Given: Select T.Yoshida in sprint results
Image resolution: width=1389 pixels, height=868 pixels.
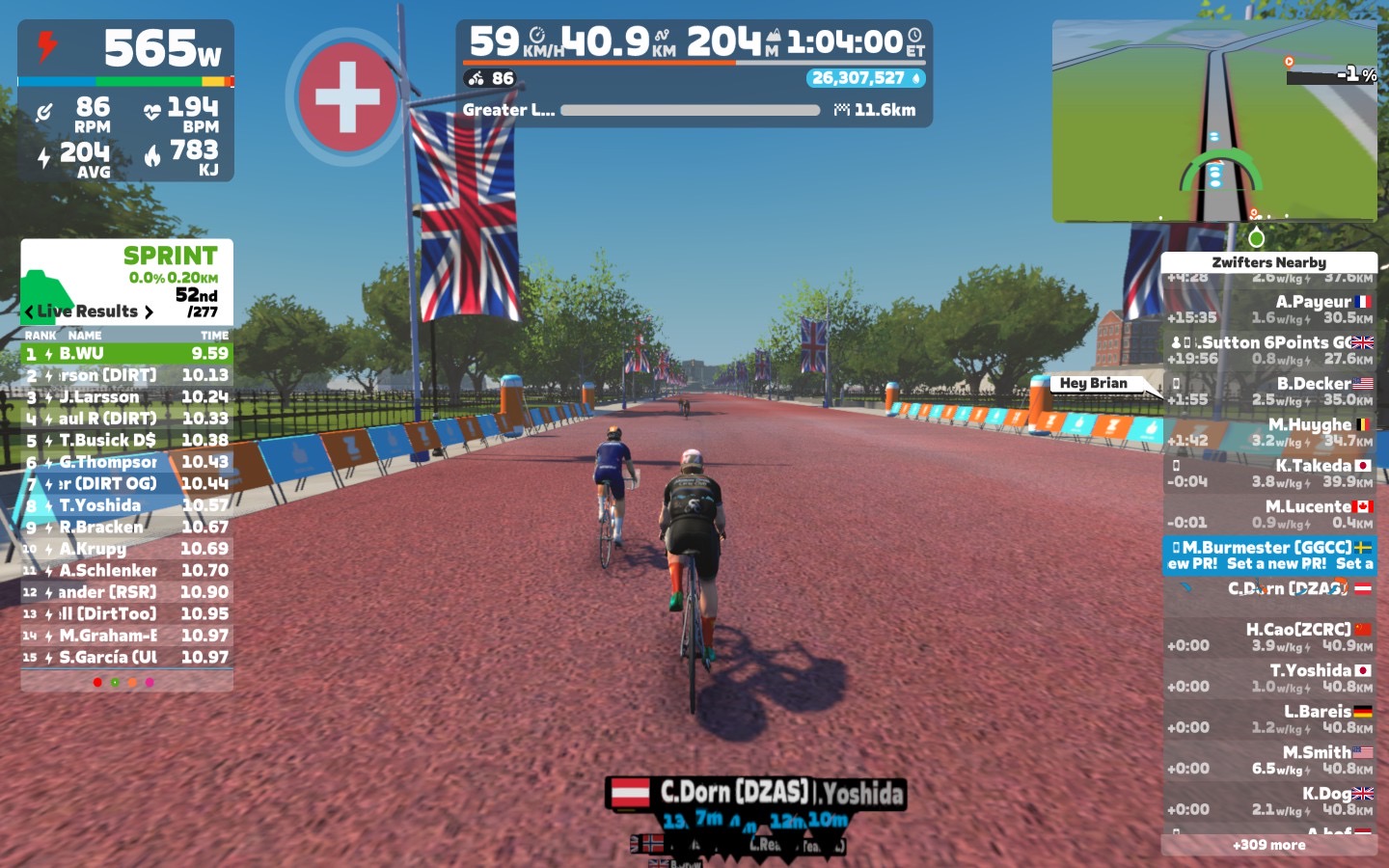Looking at the screenshot, I should click(x=126, y=505).
